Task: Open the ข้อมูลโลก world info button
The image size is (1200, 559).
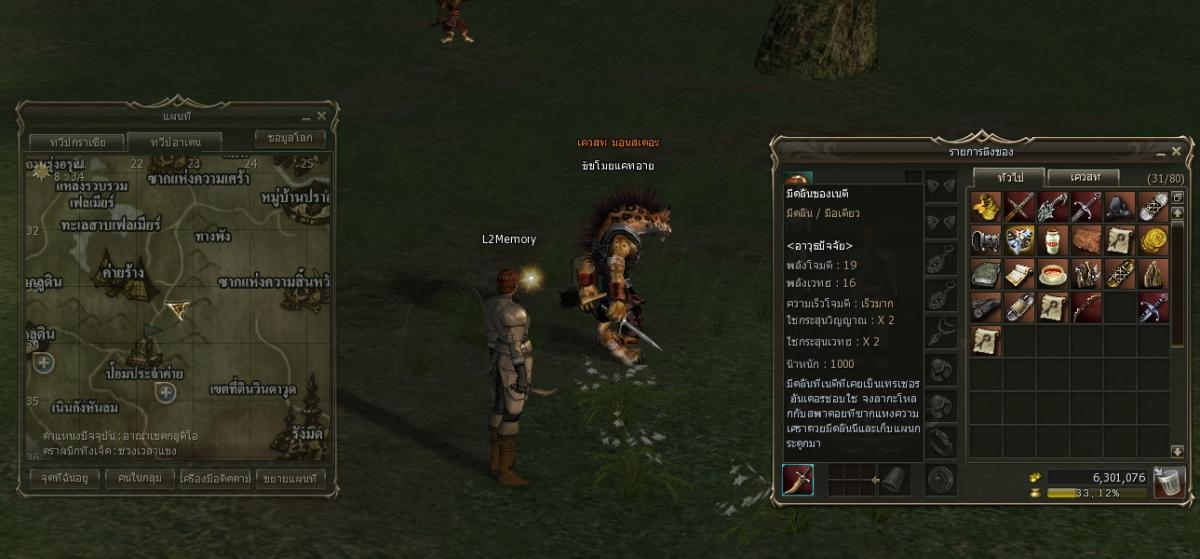Action: [x=290, y=139]
